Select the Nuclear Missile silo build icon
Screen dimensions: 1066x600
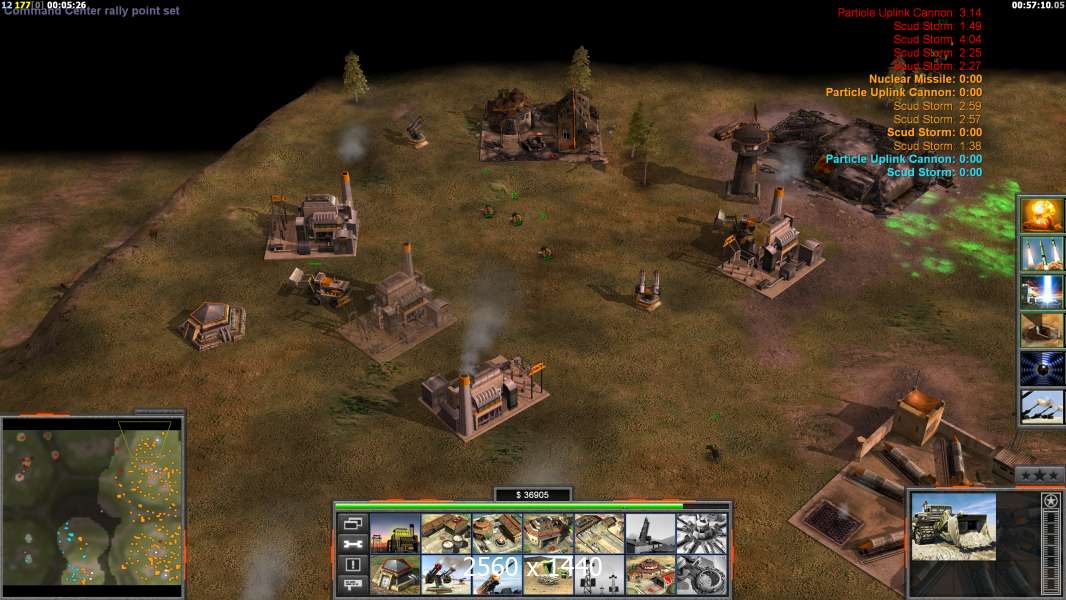(650, 533)
